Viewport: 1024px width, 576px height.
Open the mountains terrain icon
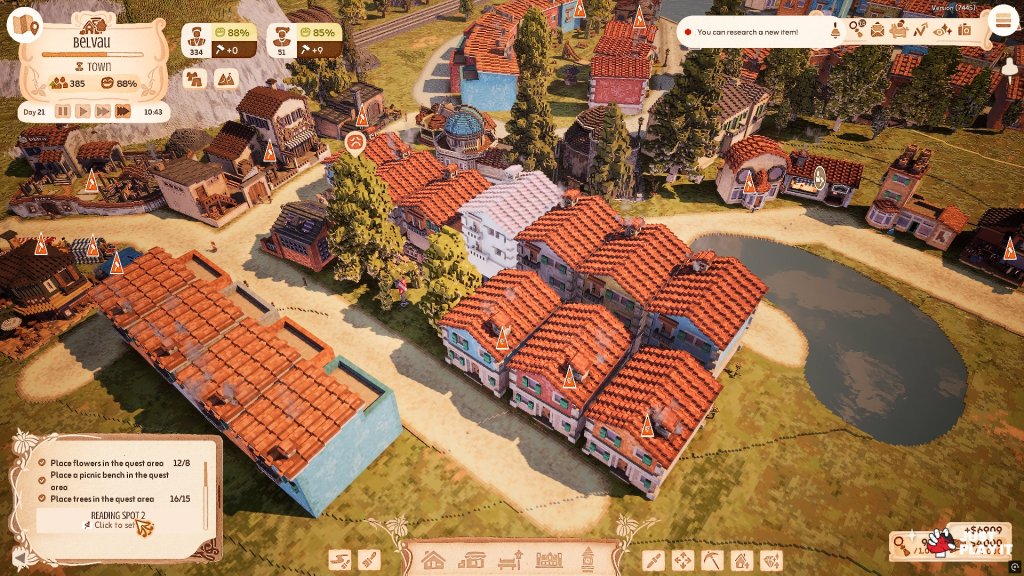(226, 78)
